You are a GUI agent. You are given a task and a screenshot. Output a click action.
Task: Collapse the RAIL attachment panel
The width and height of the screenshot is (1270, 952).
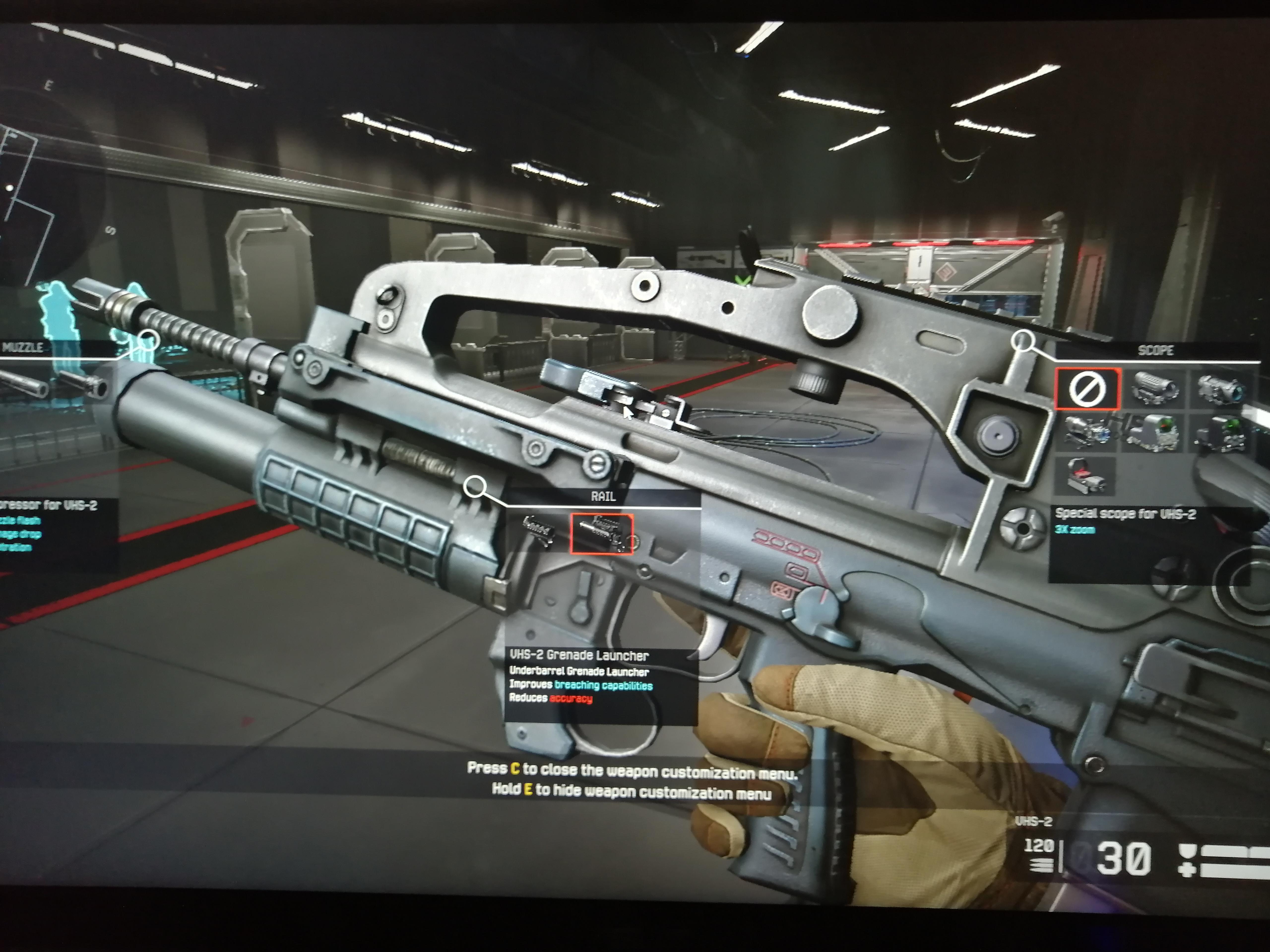[603, 496]
